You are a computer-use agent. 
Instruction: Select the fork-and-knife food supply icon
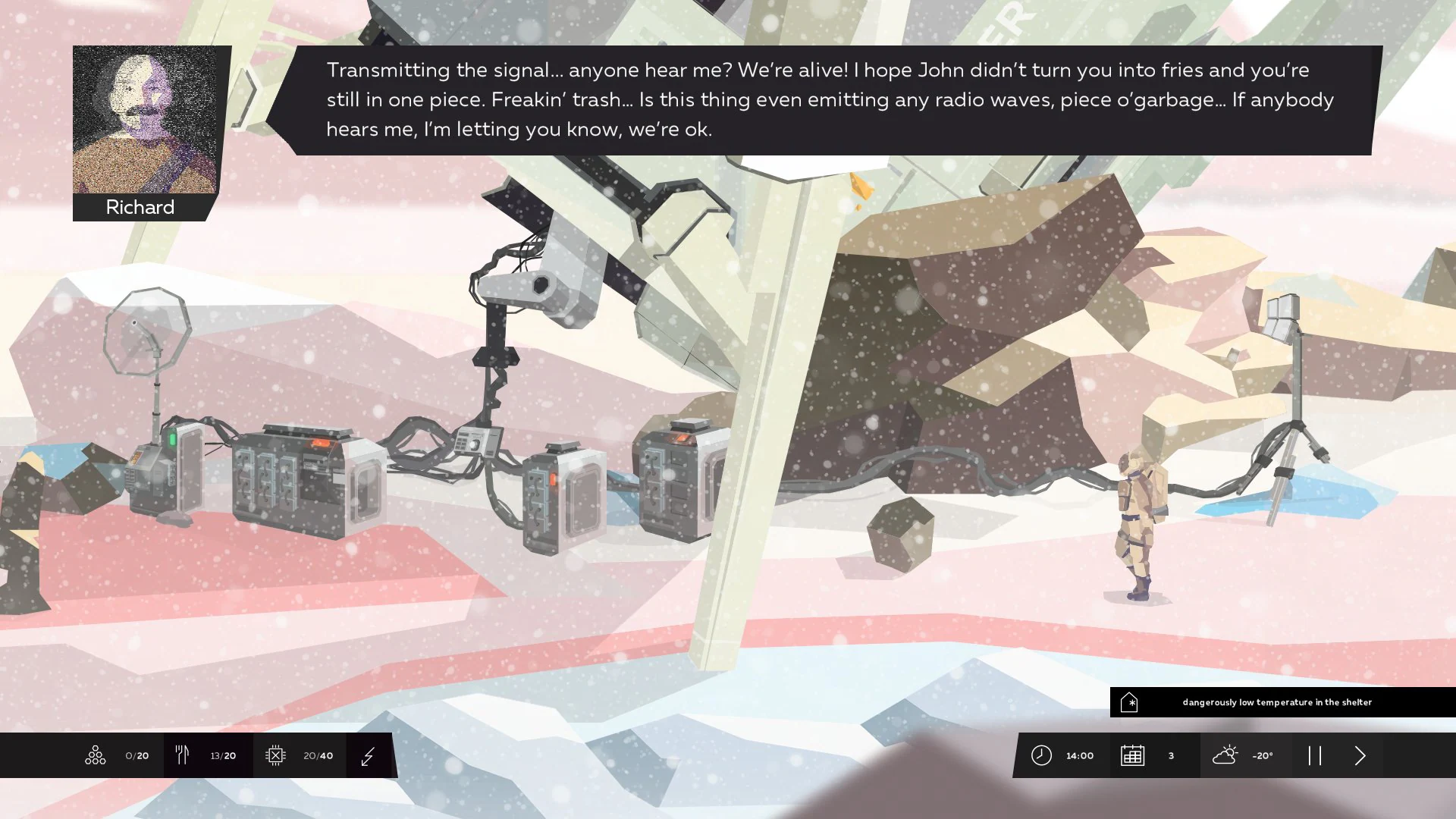[182, 755]
